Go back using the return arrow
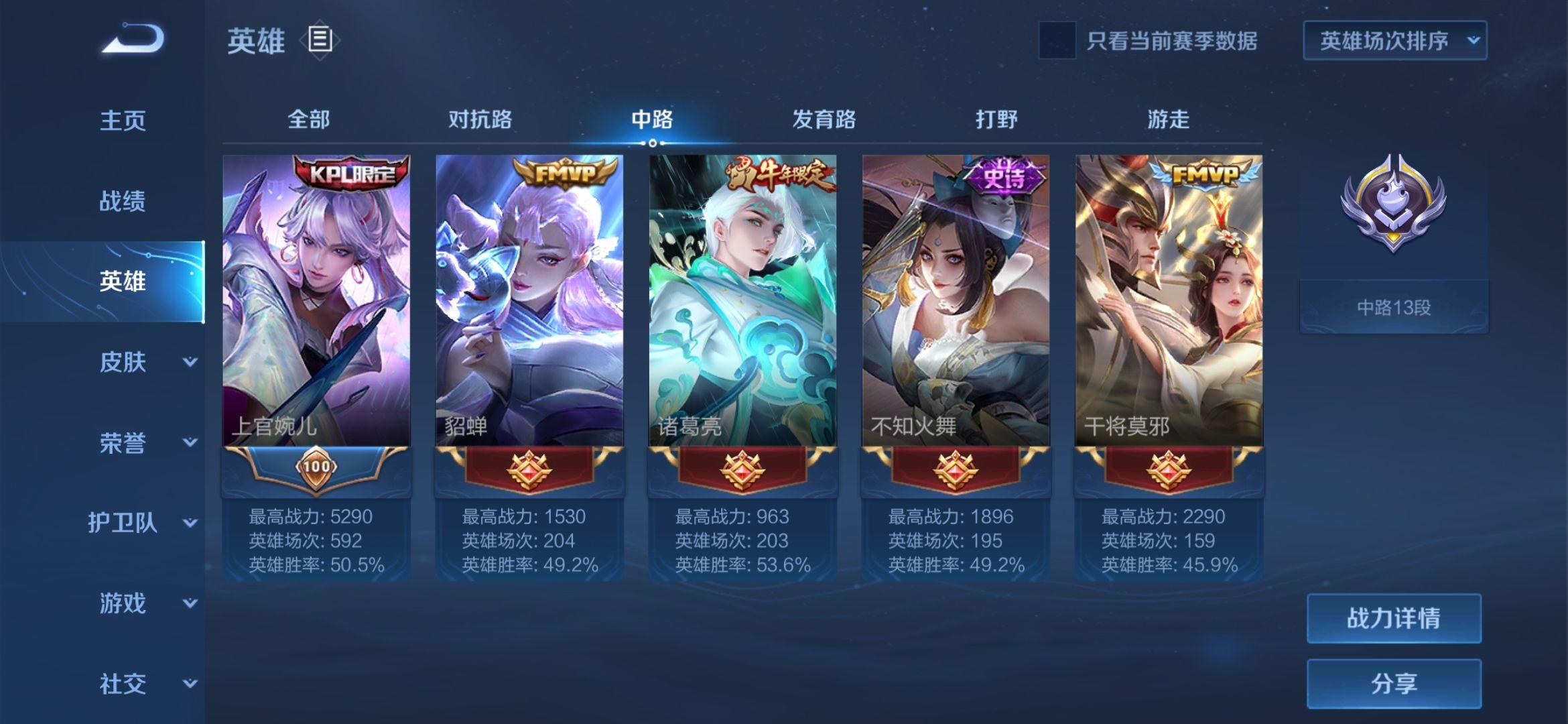Image resolution: width=1568 pixels, height=724 pixels. point(133,39)
